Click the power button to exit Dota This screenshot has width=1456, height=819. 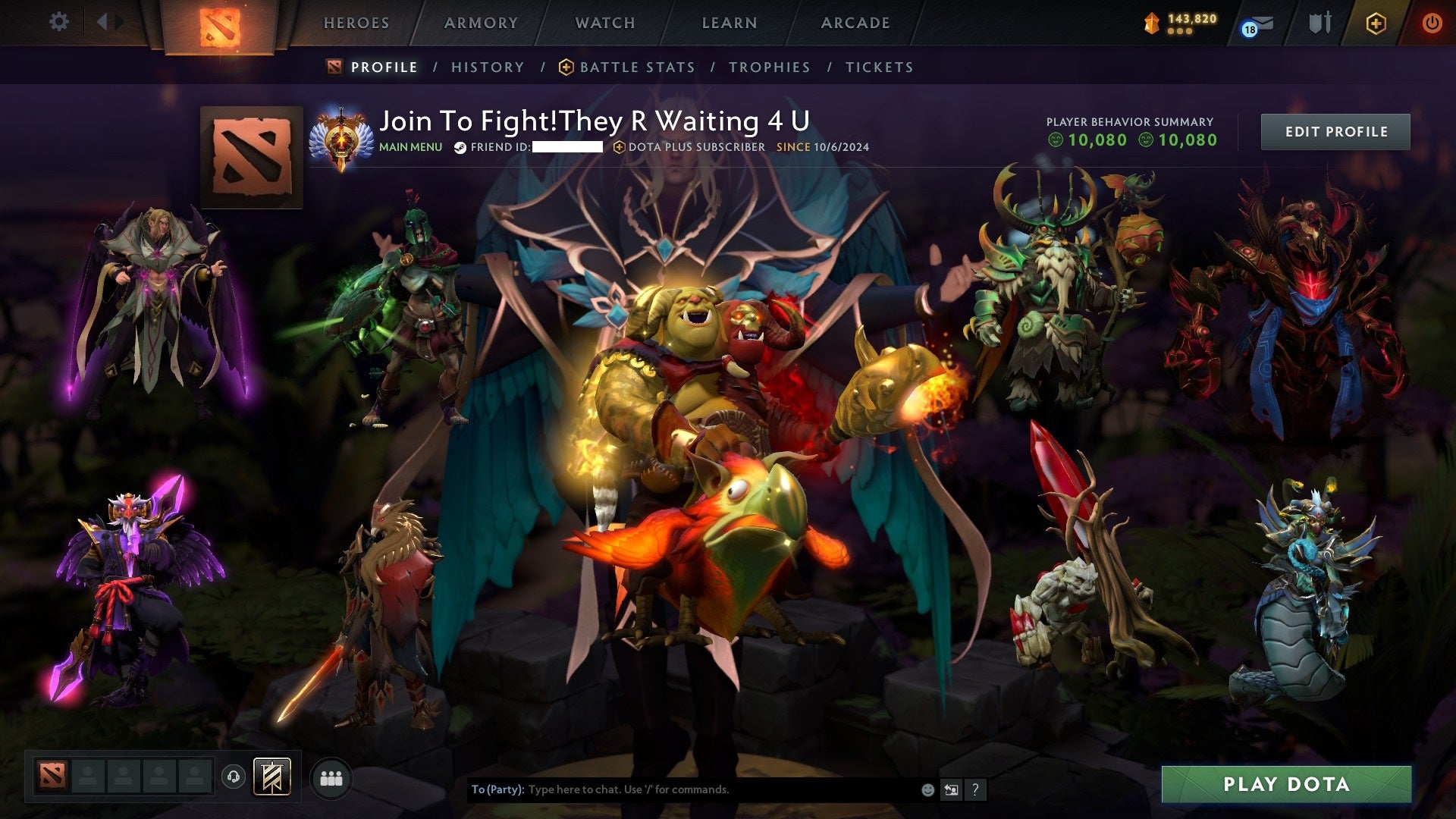1432,23
